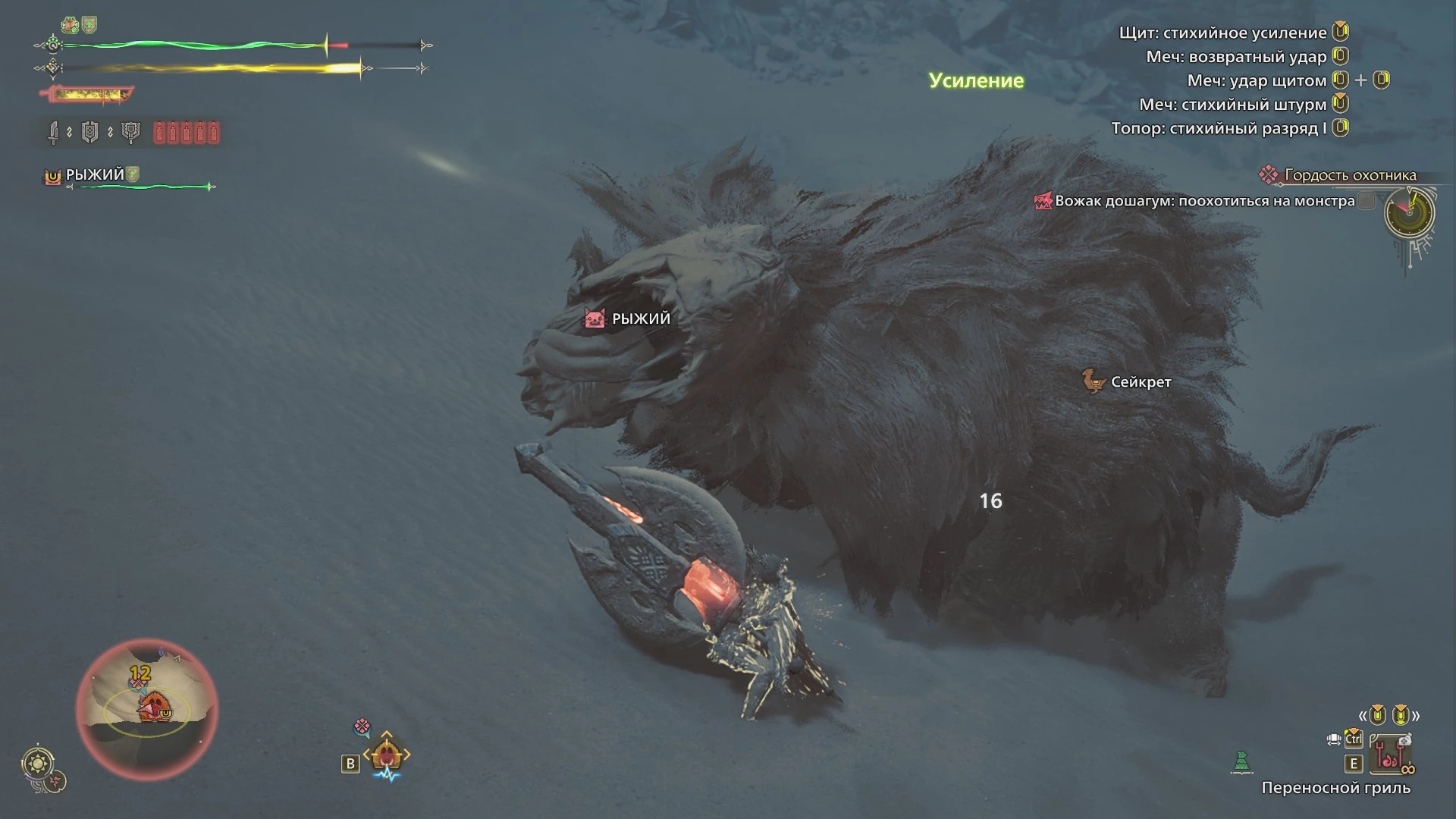Select the Топор: стихийный разряд I combo entry
Viewport: 1456px width, 819px height.
tap(1219, 128)
